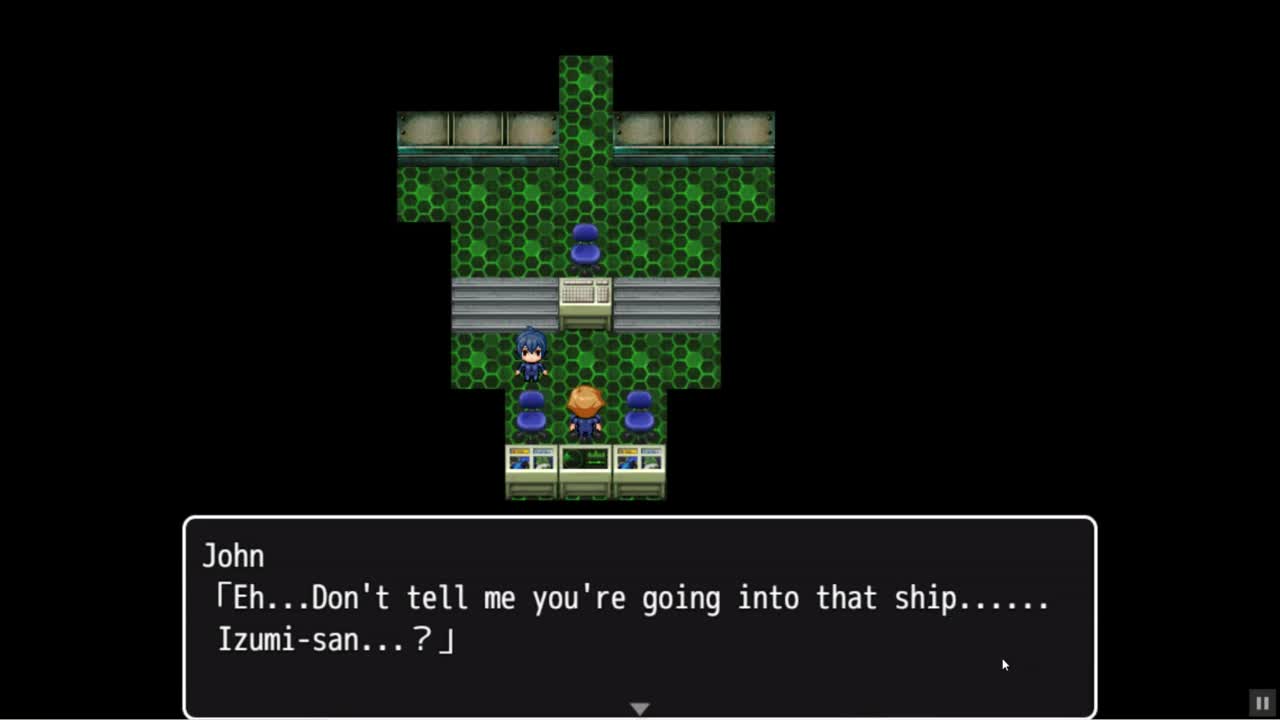Click John's dialogue message box
This screenshot has width=1280, height=720.
[x=640, y=616]
